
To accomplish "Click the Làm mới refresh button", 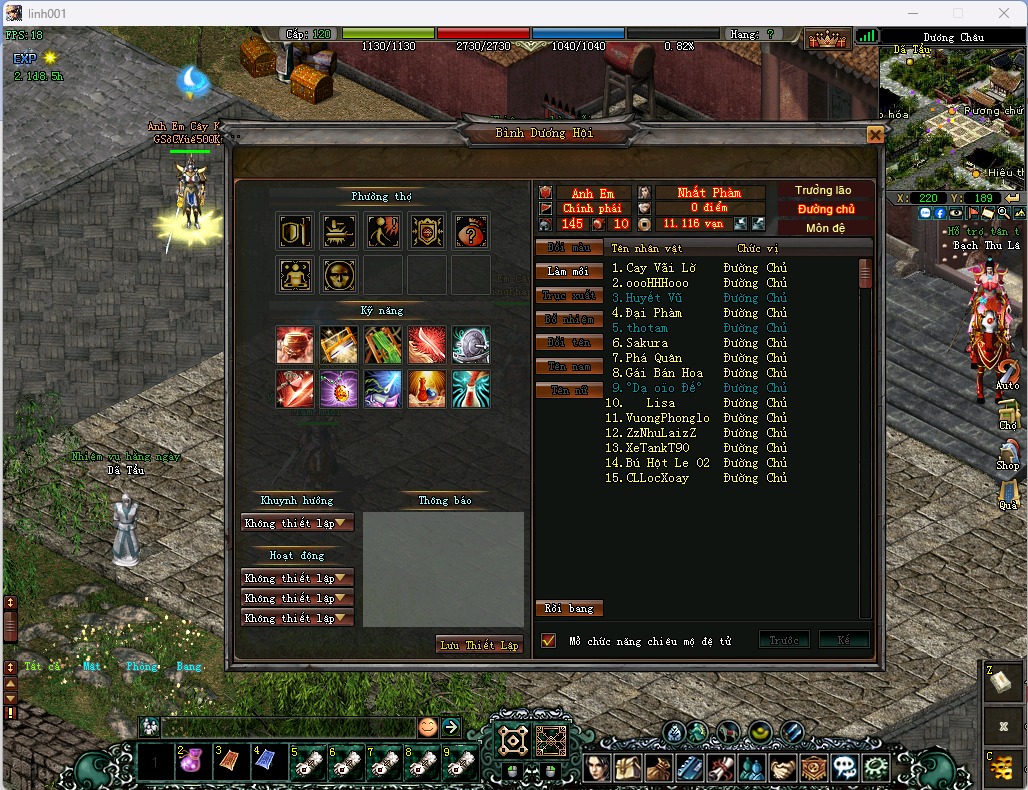I will pyautogui.click(x=569, y=271).
